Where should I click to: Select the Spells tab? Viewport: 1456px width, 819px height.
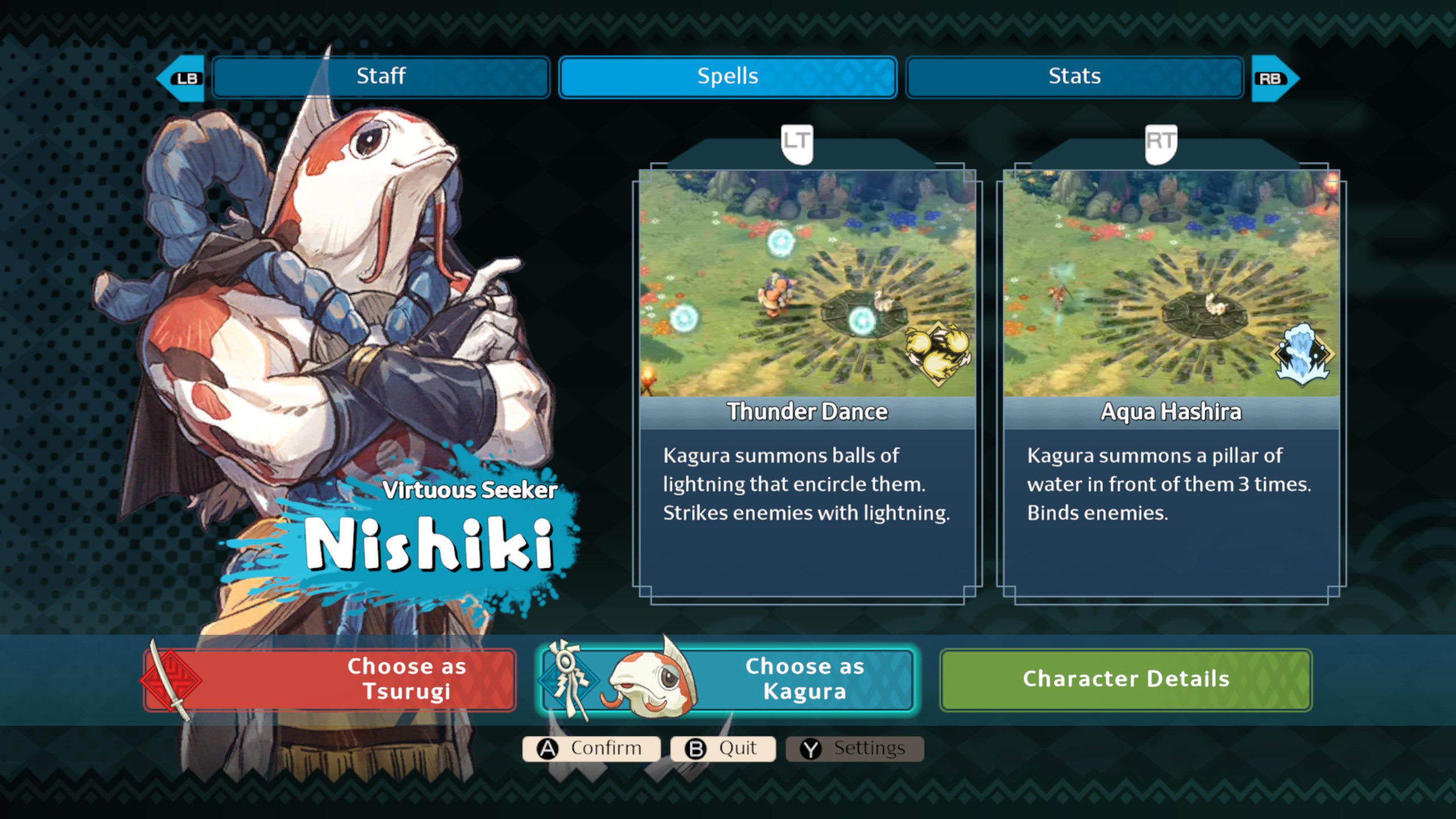coord(727,77)
